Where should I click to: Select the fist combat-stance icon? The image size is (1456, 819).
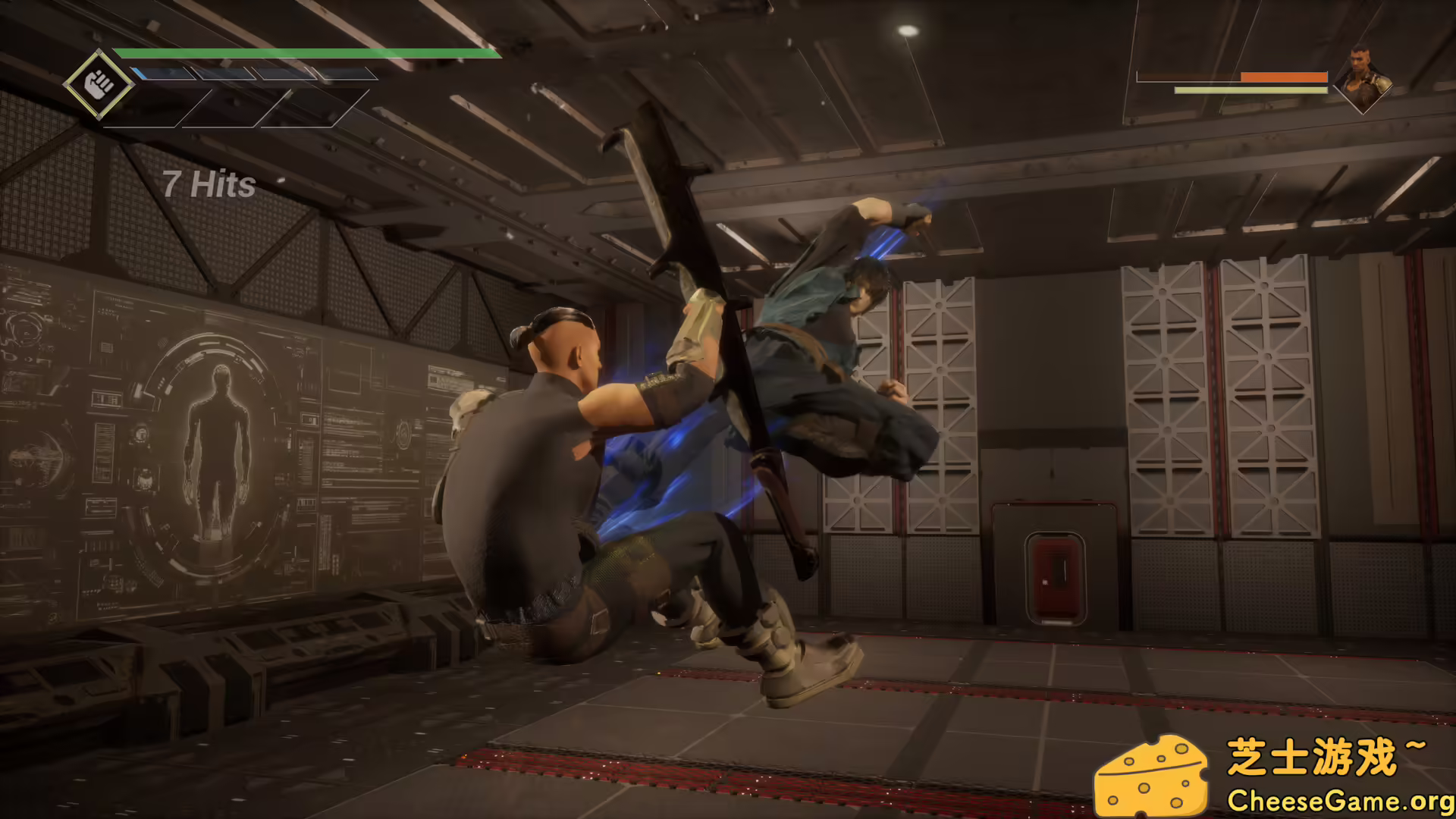(100, 83)
